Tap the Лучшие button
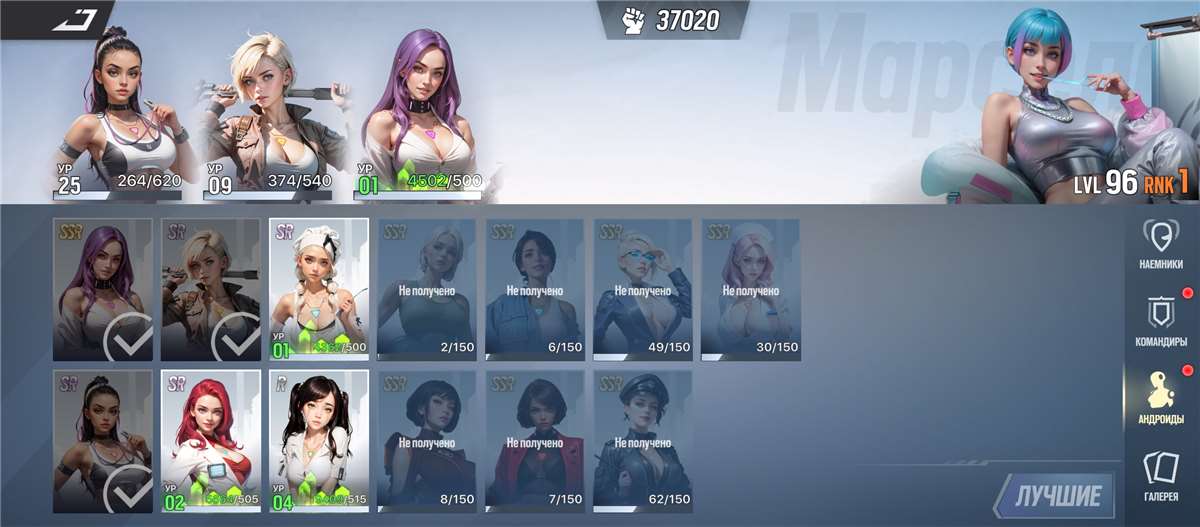This screenshot has width=1200, height=527. tap(1058, 495)
